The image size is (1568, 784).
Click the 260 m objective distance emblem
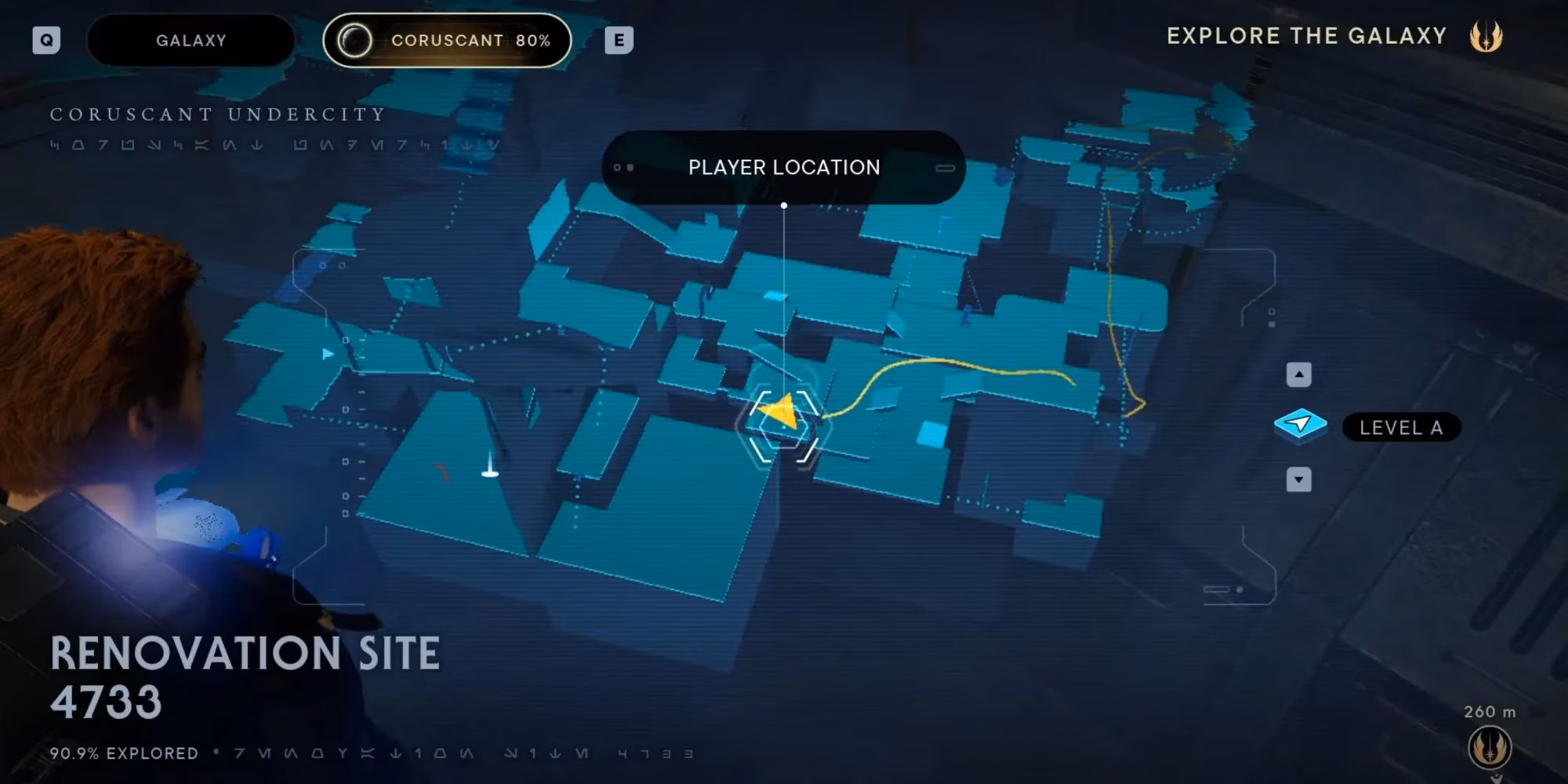click(1489, 746)
